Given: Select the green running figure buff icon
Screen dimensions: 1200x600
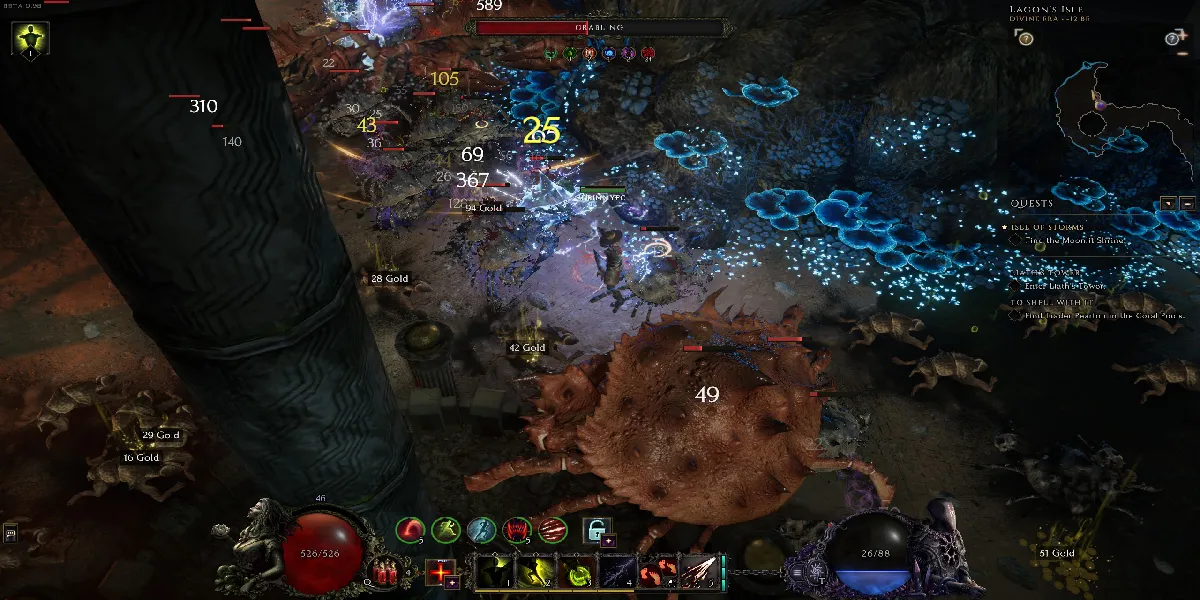Looking at the screenshot, I should pyautogui.click(x=445, y=529).
